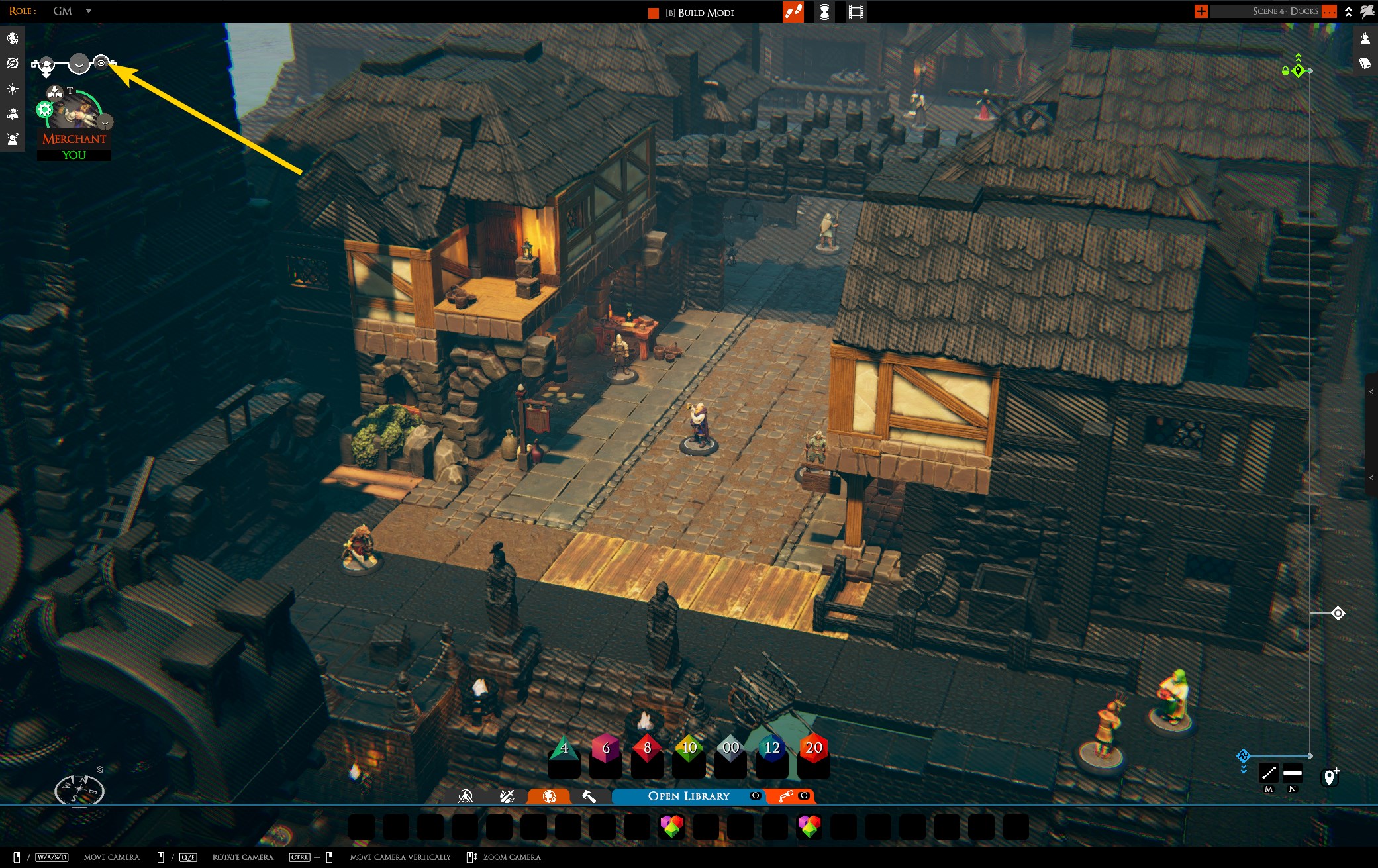The image size is (1378, 868).
Task: Select the line ruler tool labeled M
Action: point(1268,773)
